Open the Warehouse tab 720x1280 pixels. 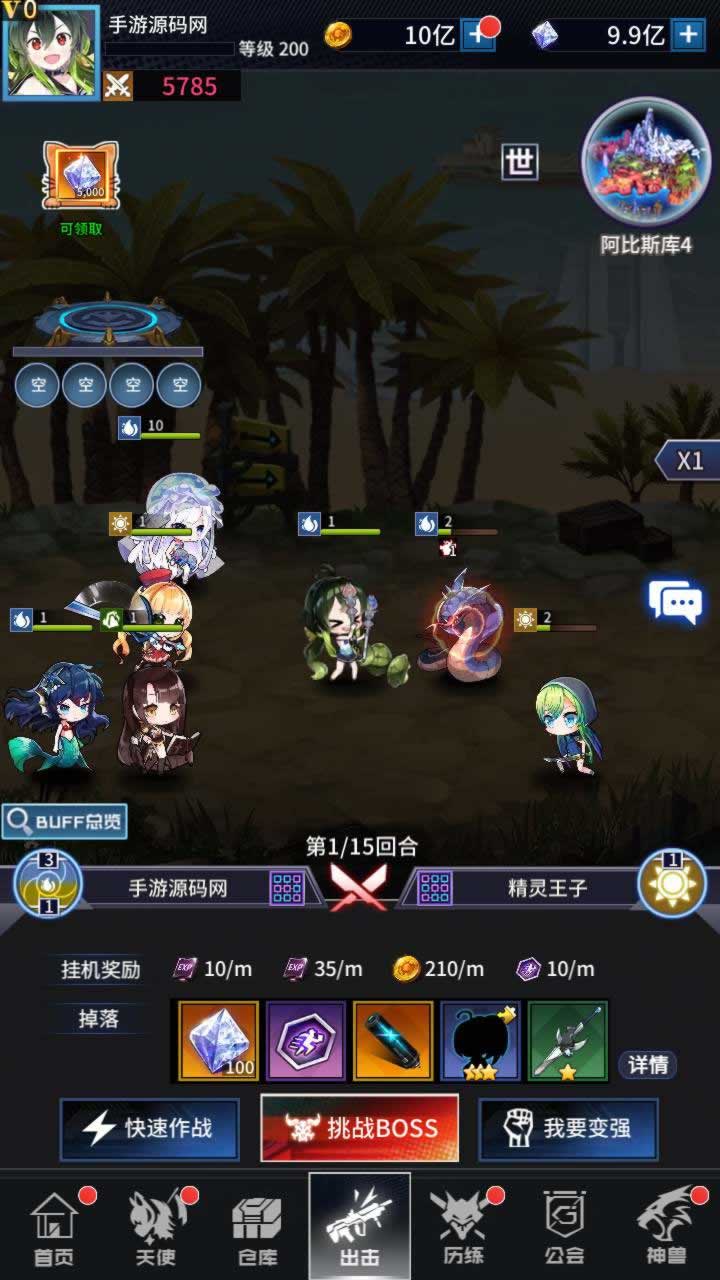[x=258, y=1228]
